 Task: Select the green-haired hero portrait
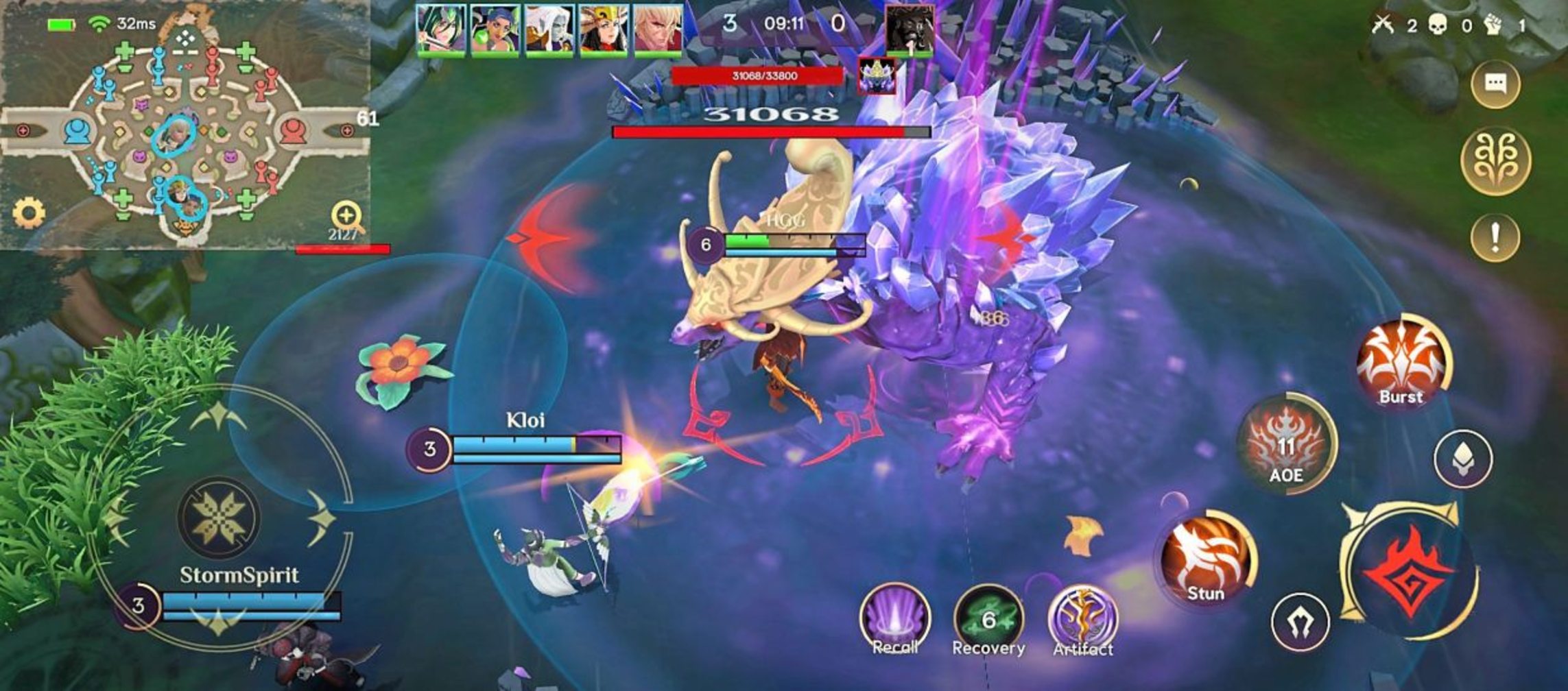click(440, 29)
